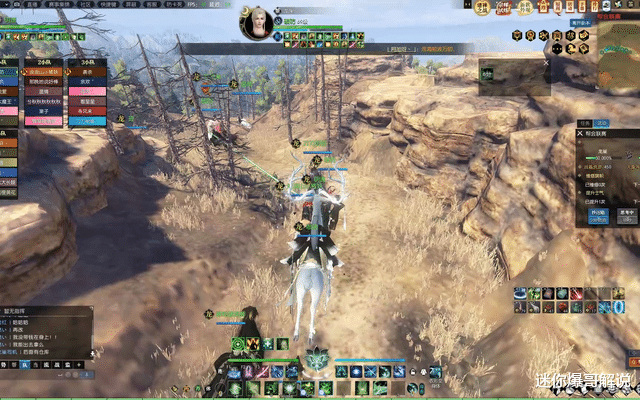
Task: Select the item in the floating window
Action: 487,74
